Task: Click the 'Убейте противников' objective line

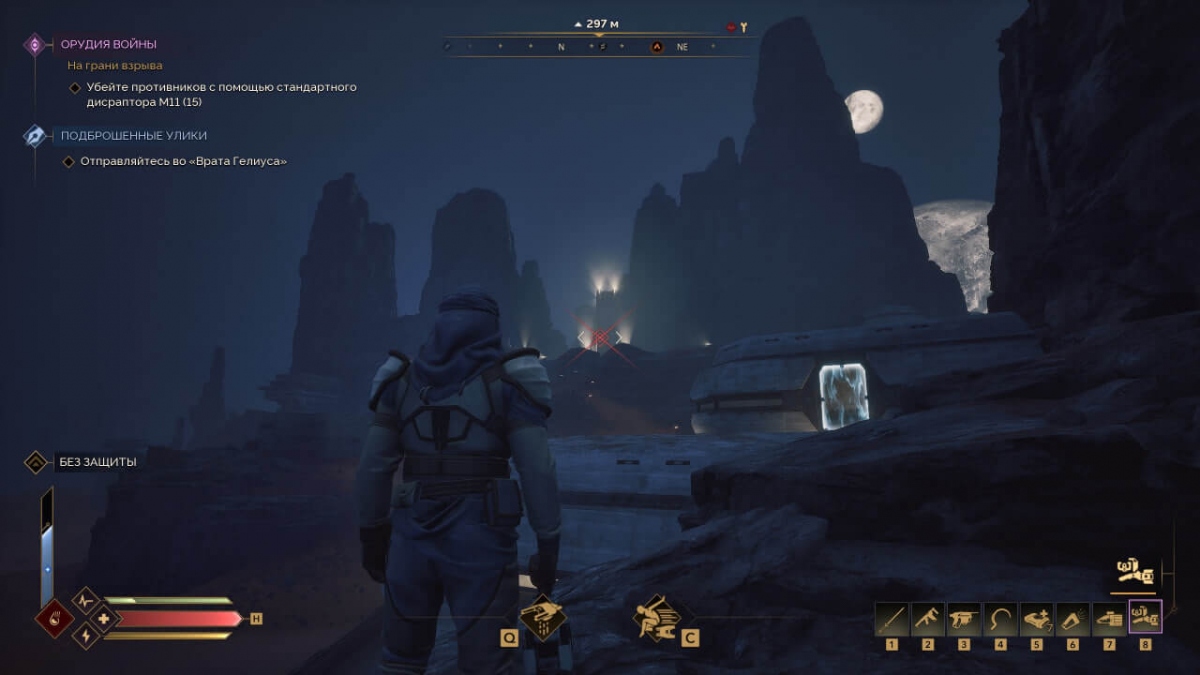Action: point(221,94)
